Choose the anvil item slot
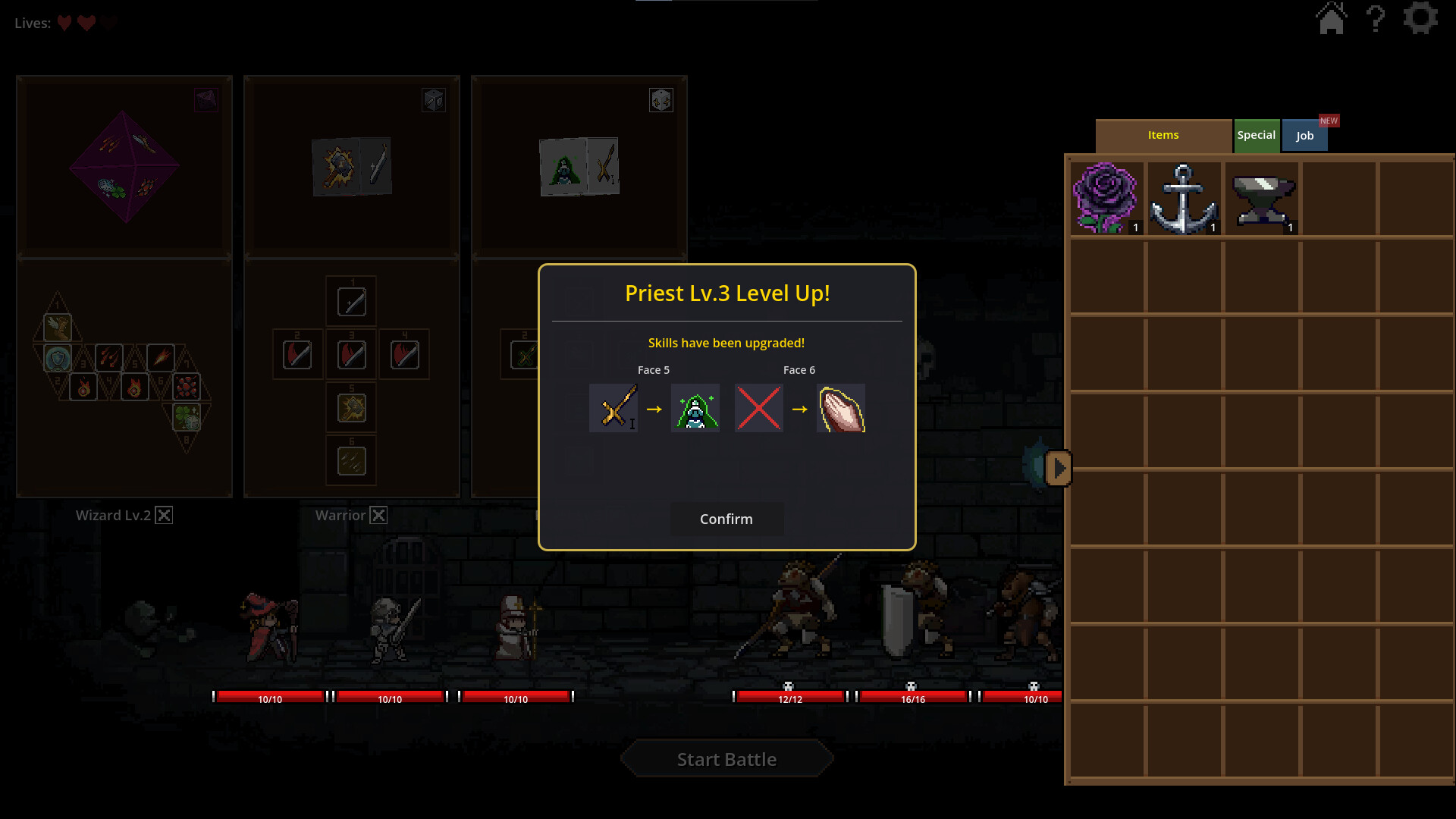Screen dimensions: 1456x819 (x=1262, y=199)
